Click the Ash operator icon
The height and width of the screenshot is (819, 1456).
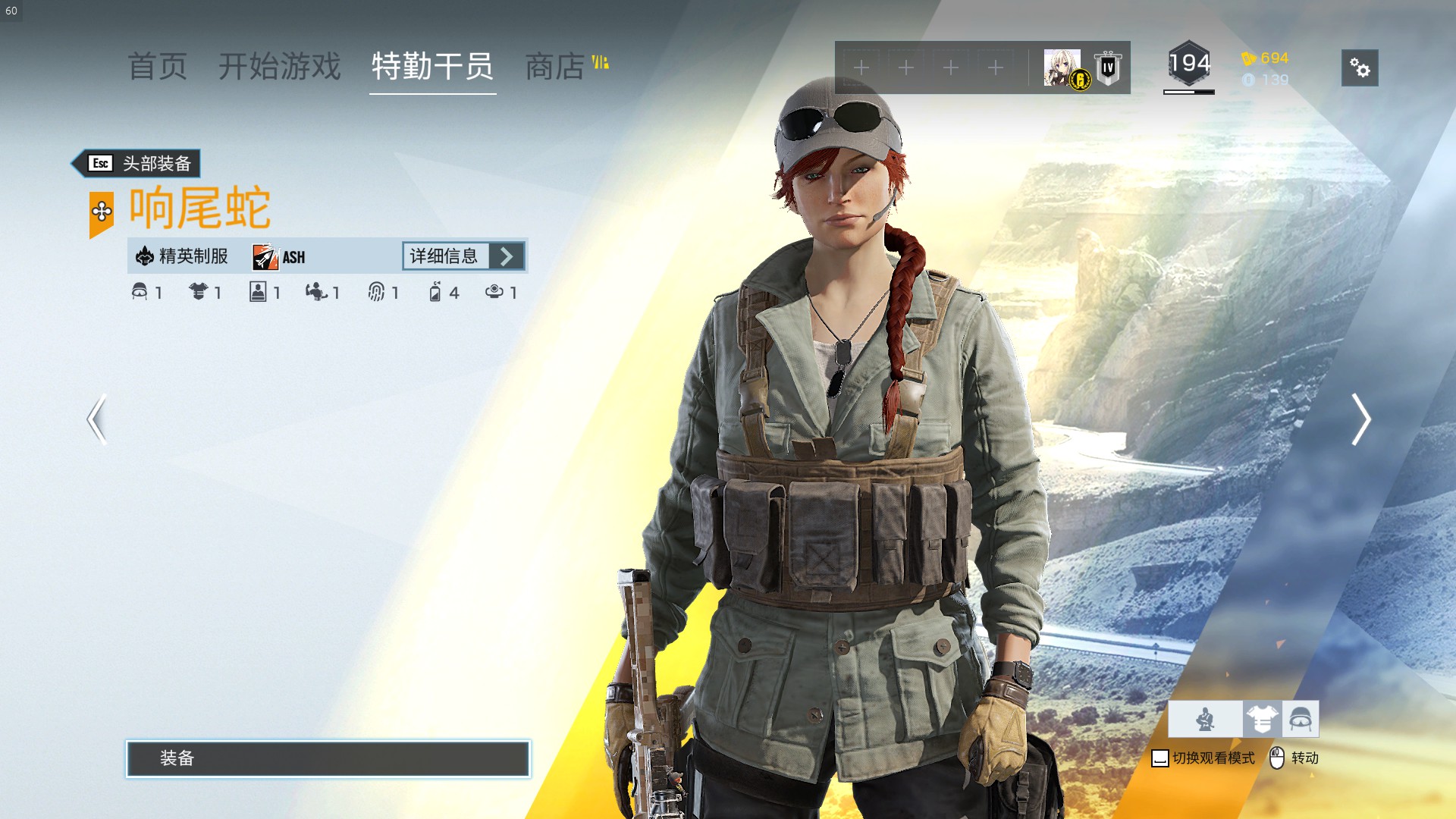tap(265, 257)
